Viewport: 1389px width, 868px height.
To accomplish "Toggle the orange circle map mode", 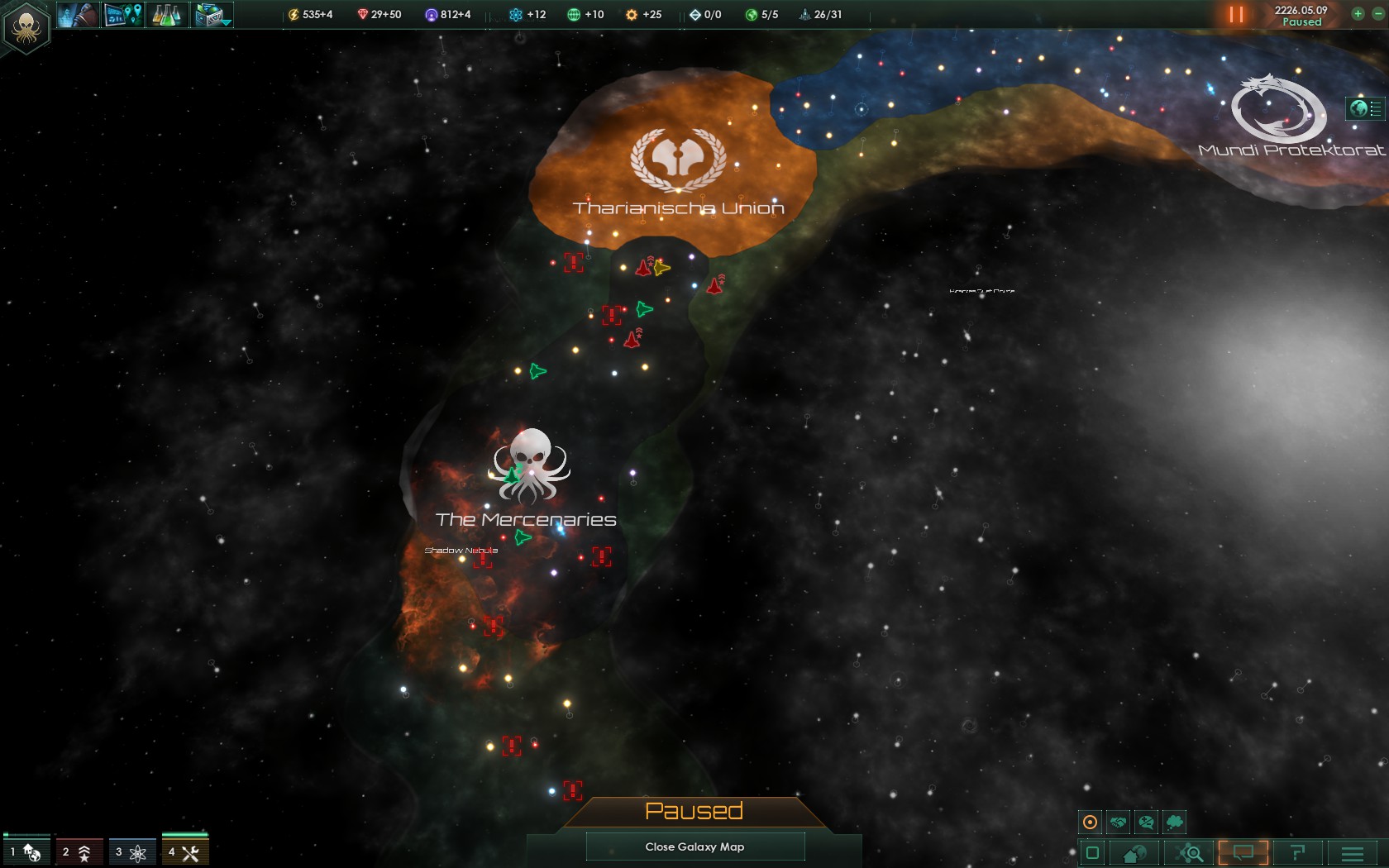I will tap(1091, 822).
